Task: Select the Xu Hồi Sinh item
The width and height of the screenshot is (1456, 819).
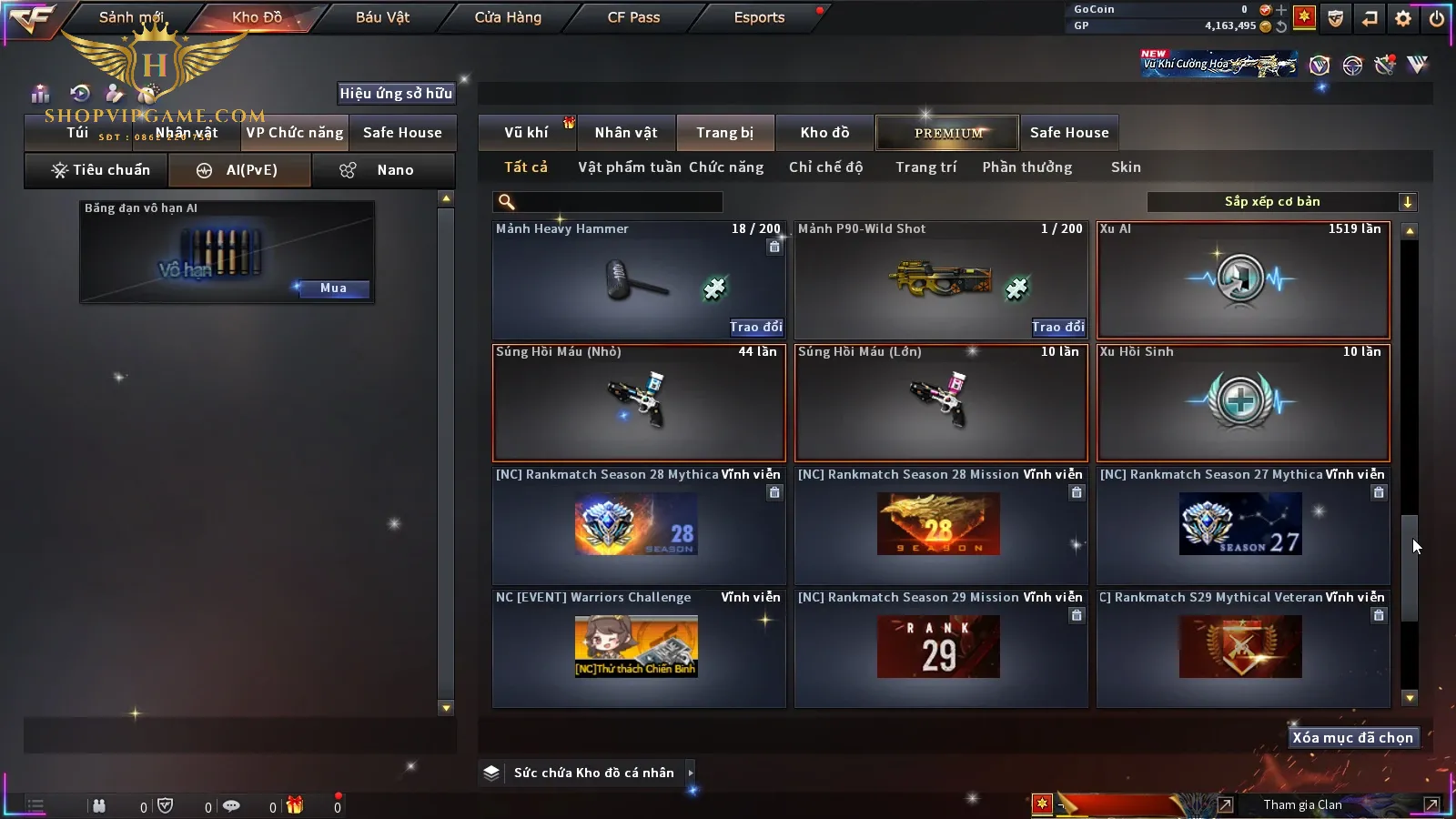Action: (x=1243, y=403)
